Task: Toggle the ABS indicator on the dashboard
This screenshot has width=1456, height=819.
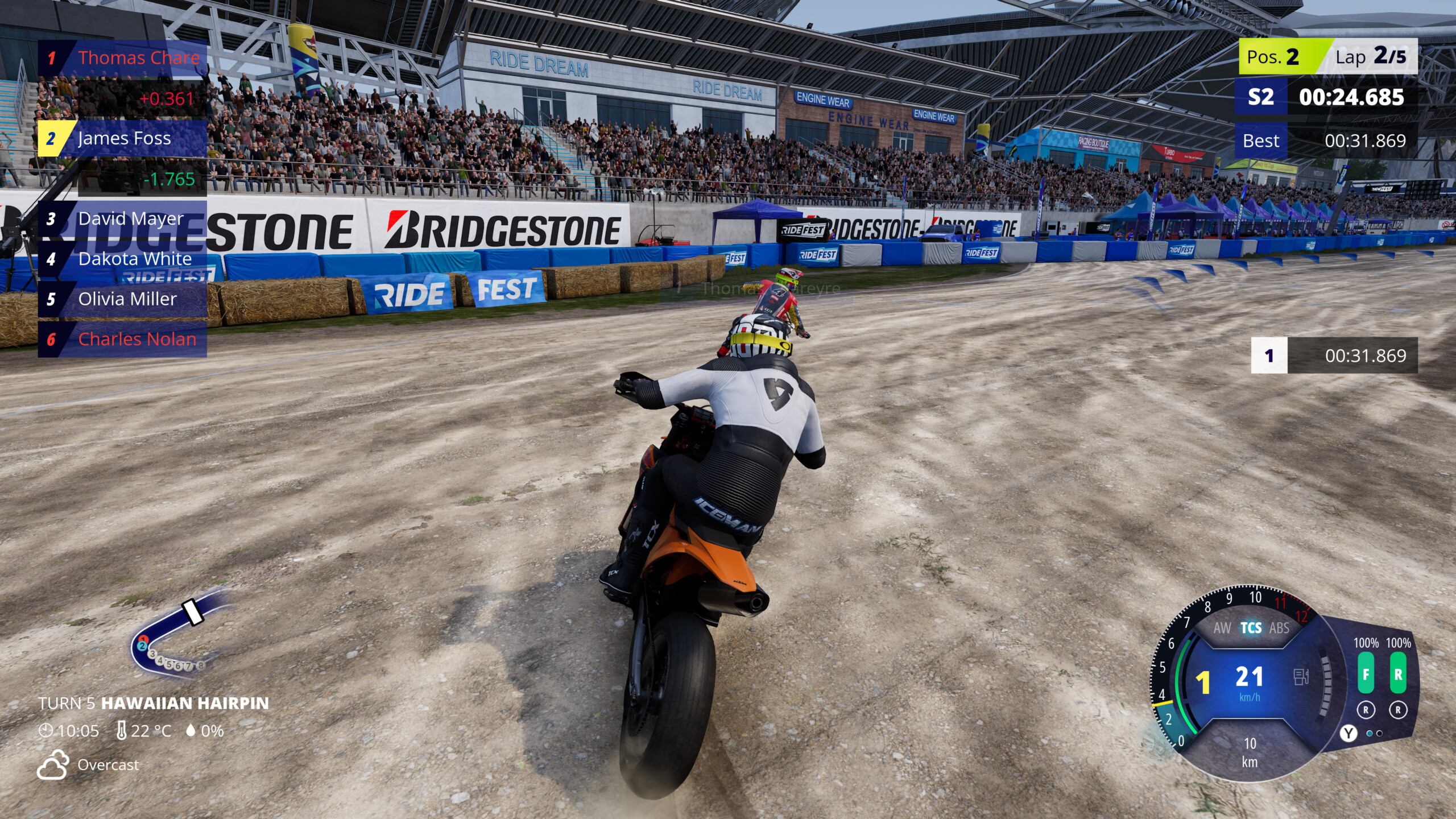Action: pos(1279,628)
